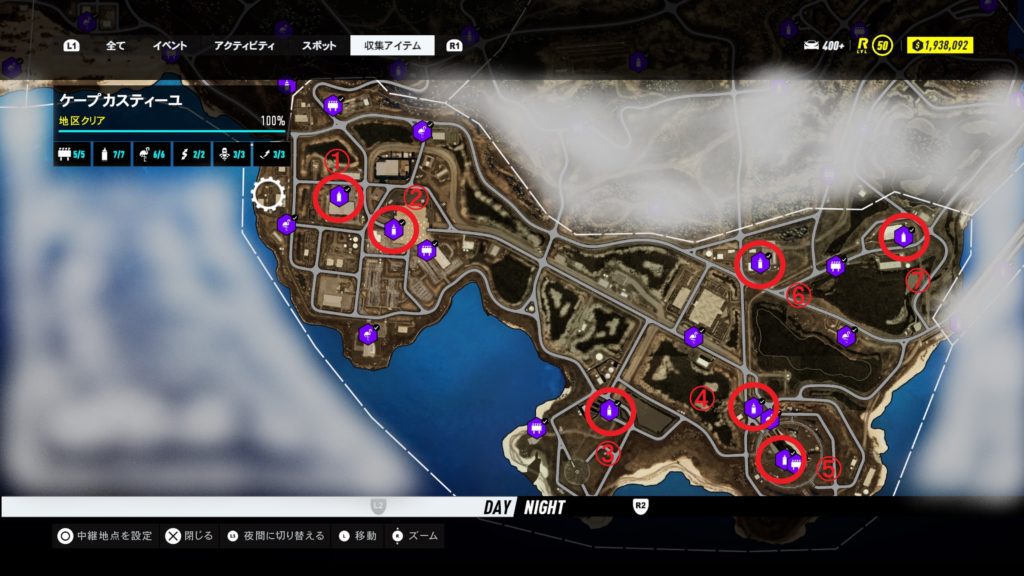The height and width of the screenshot is (576, 1024).
Task: Select the spray can marker circled as ①
Action: (338, 196)
